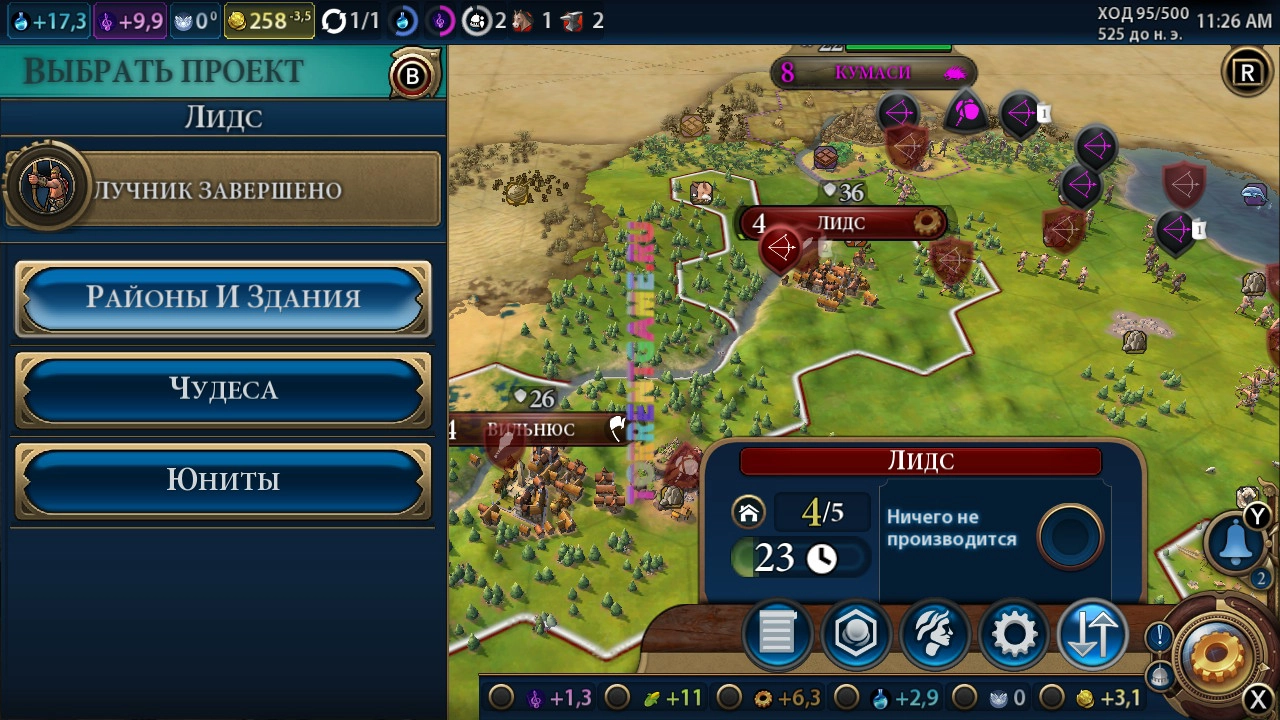Click the science progress ring in top bar
Screen dimensions: 1280x720
click(x=404, y=21)
